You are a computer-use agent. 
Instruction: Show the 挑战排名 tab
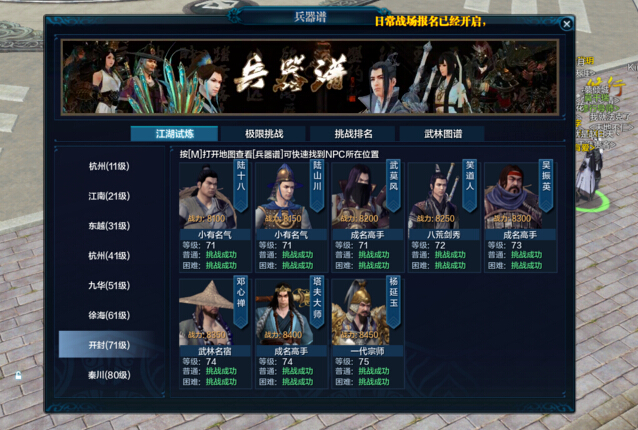click(x=353, y=134)
